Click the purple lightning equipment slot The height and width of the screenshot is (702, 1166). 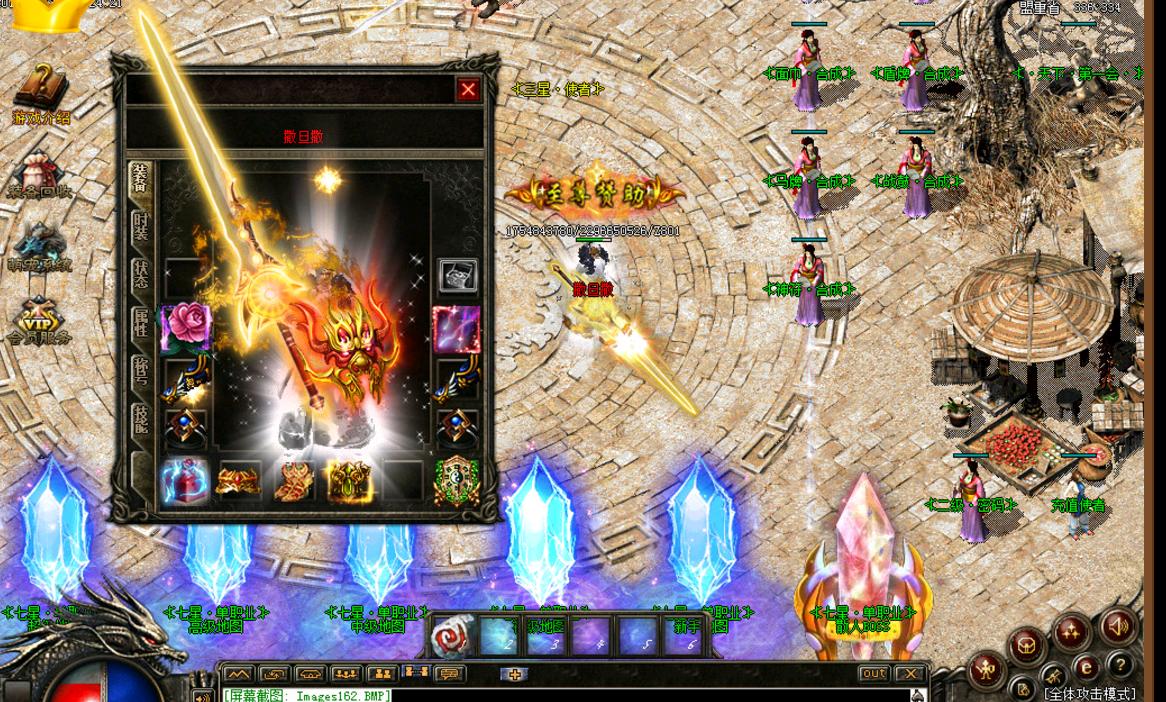pyautogui.click(x=456, y=328)
